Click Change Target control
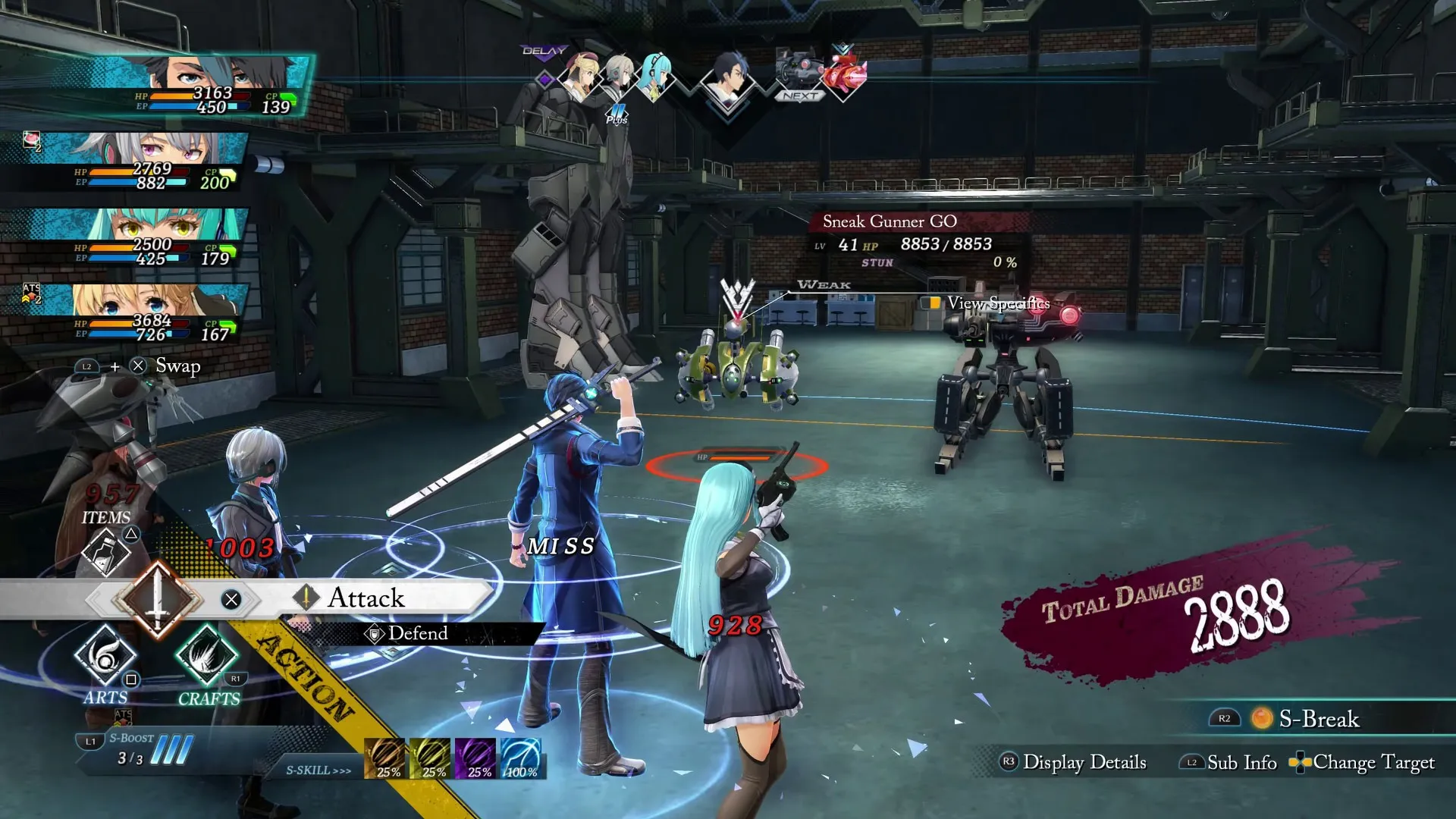Image resolution: width=1456 pixels, height=819 pixels. pyautogui.click(x=1365, y=763)
